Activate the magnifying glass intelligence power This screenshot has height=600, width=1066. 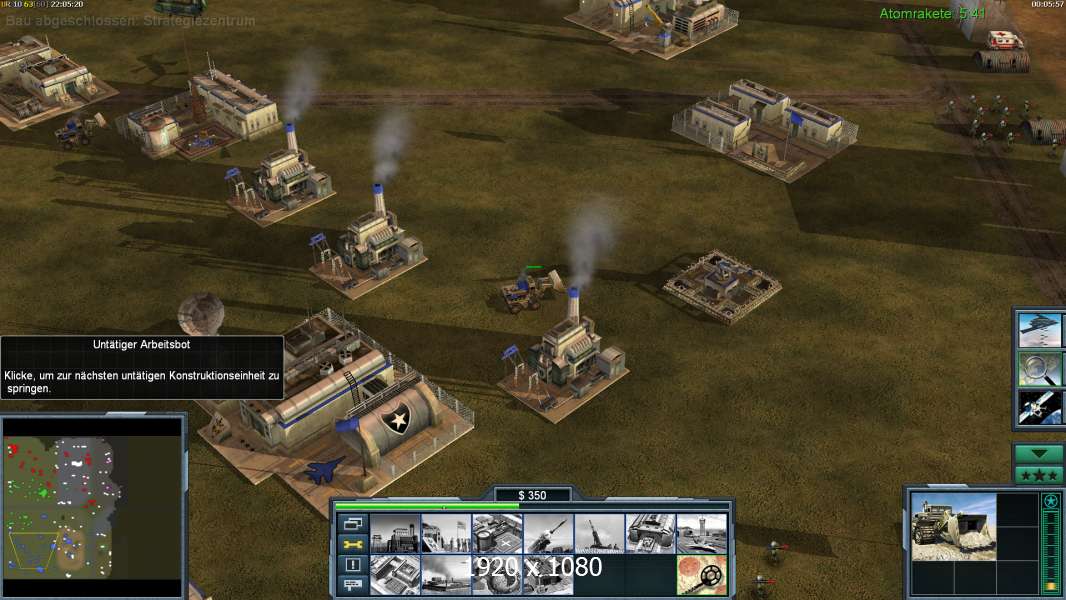pos(1040,368)
